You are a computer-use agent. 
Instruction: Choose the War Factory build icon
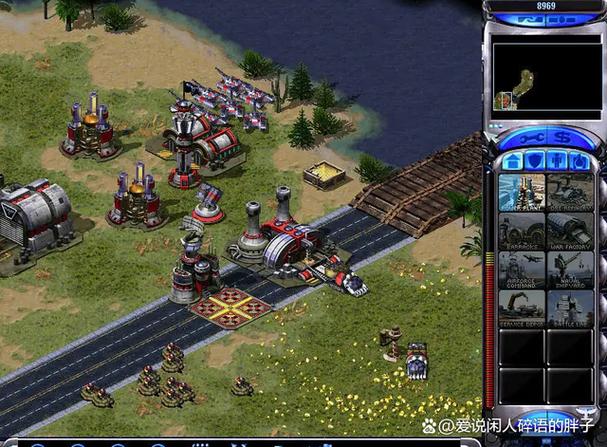tap(570, 231)
